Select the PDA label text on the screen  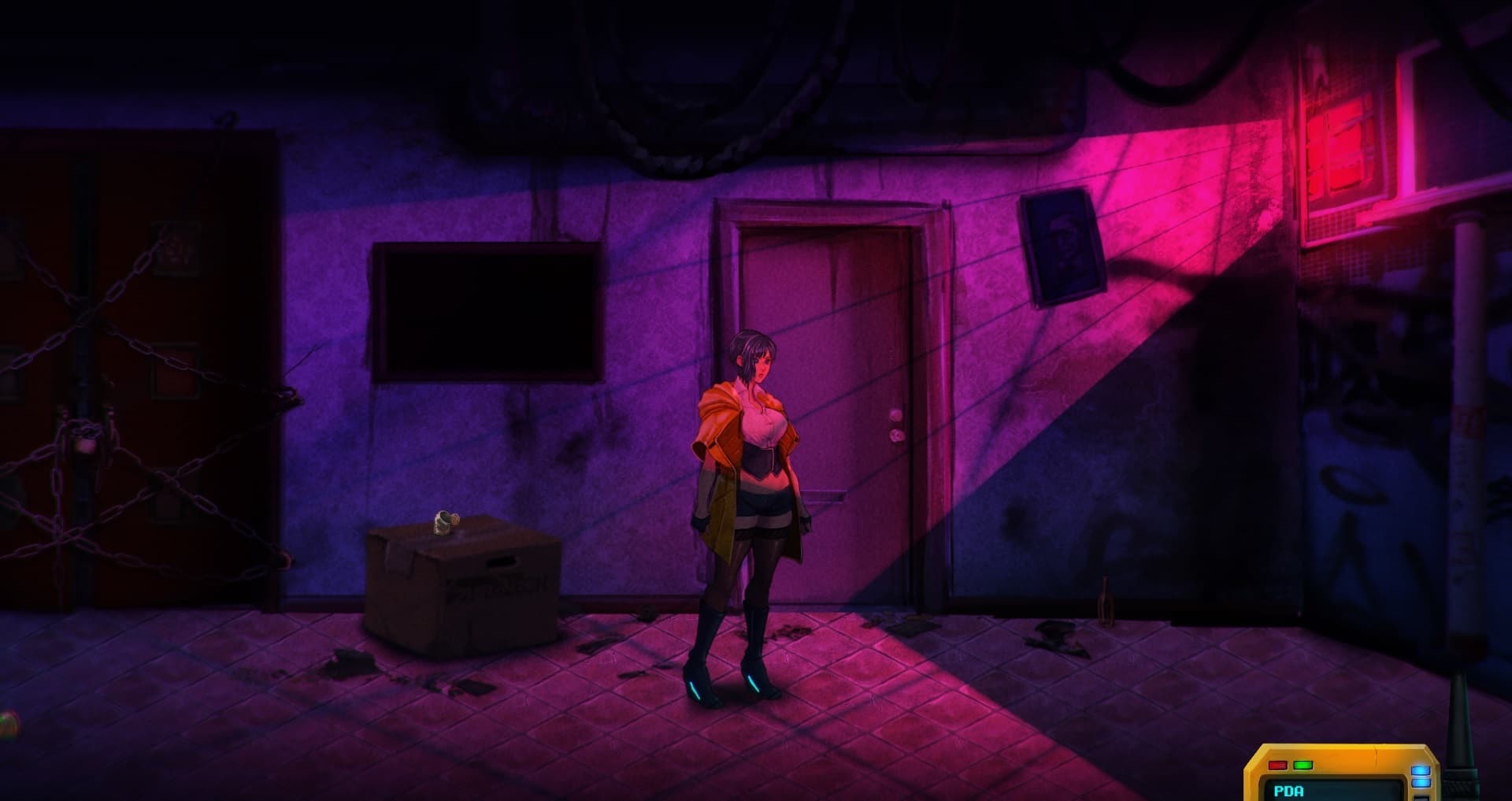(x=1288, y=792)
